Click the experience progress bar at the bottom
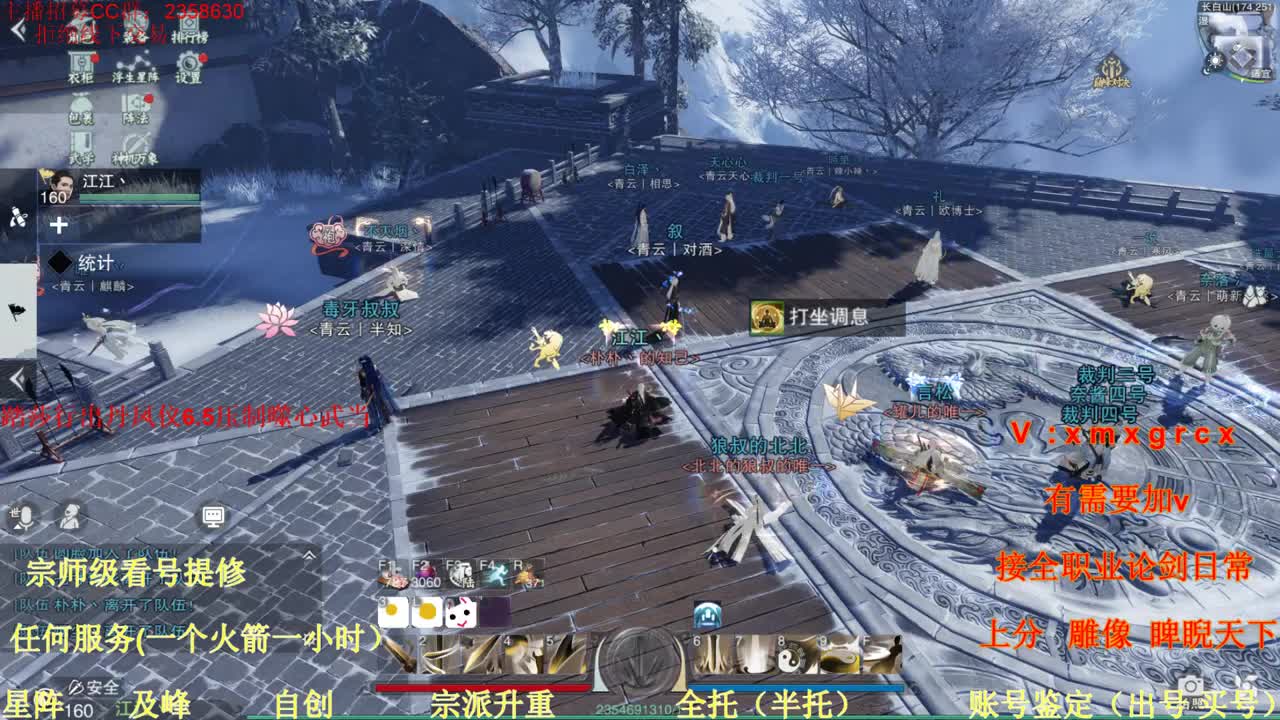1280x720 pixels. [640, 714]
